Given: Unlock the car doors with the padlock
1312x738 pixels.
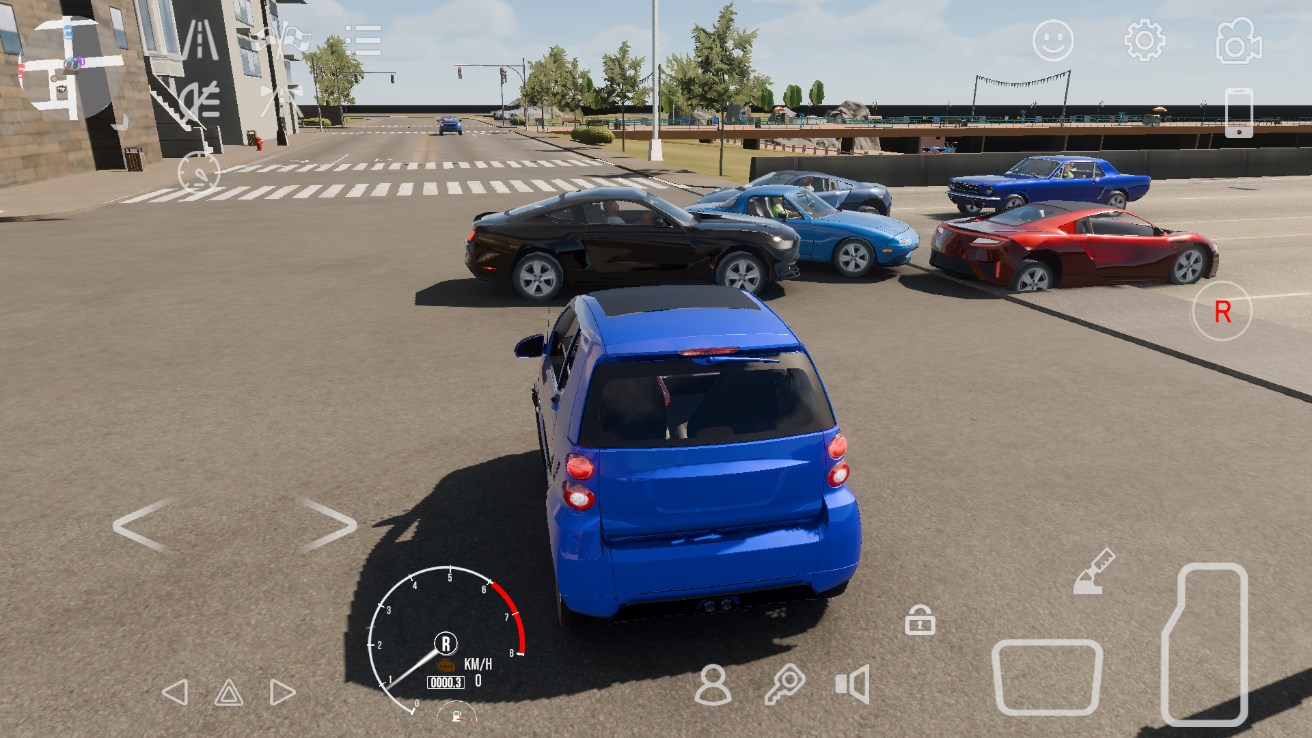Looking at the screenshot, I should pyautogui.click(x=922, y=622).
